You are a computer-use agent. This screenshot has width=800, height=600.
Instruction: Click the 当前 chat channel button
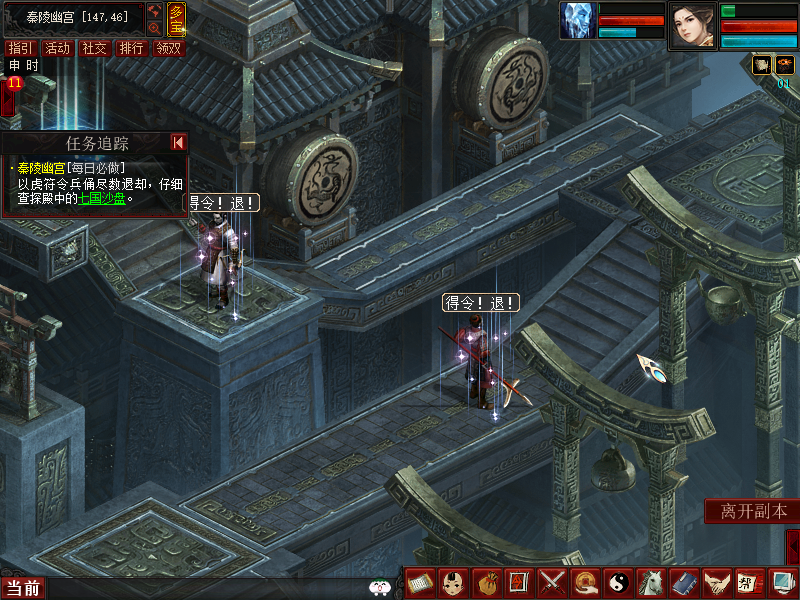point(22,588)
